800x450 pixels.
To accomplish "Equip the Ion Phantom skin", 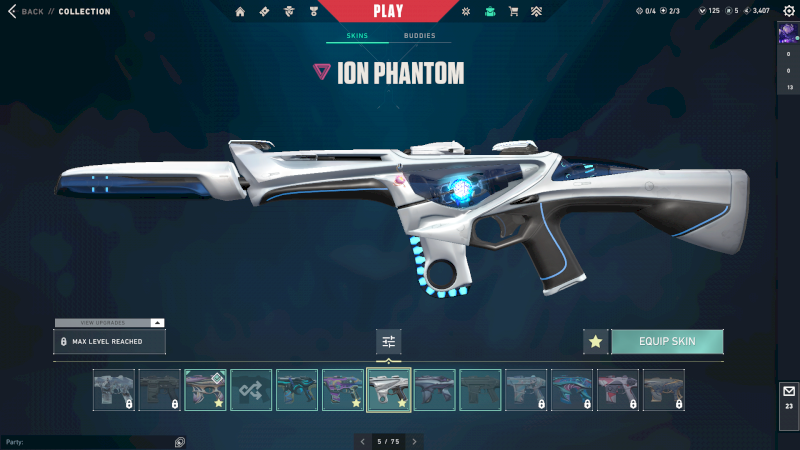I will click(x=667, y=341).
